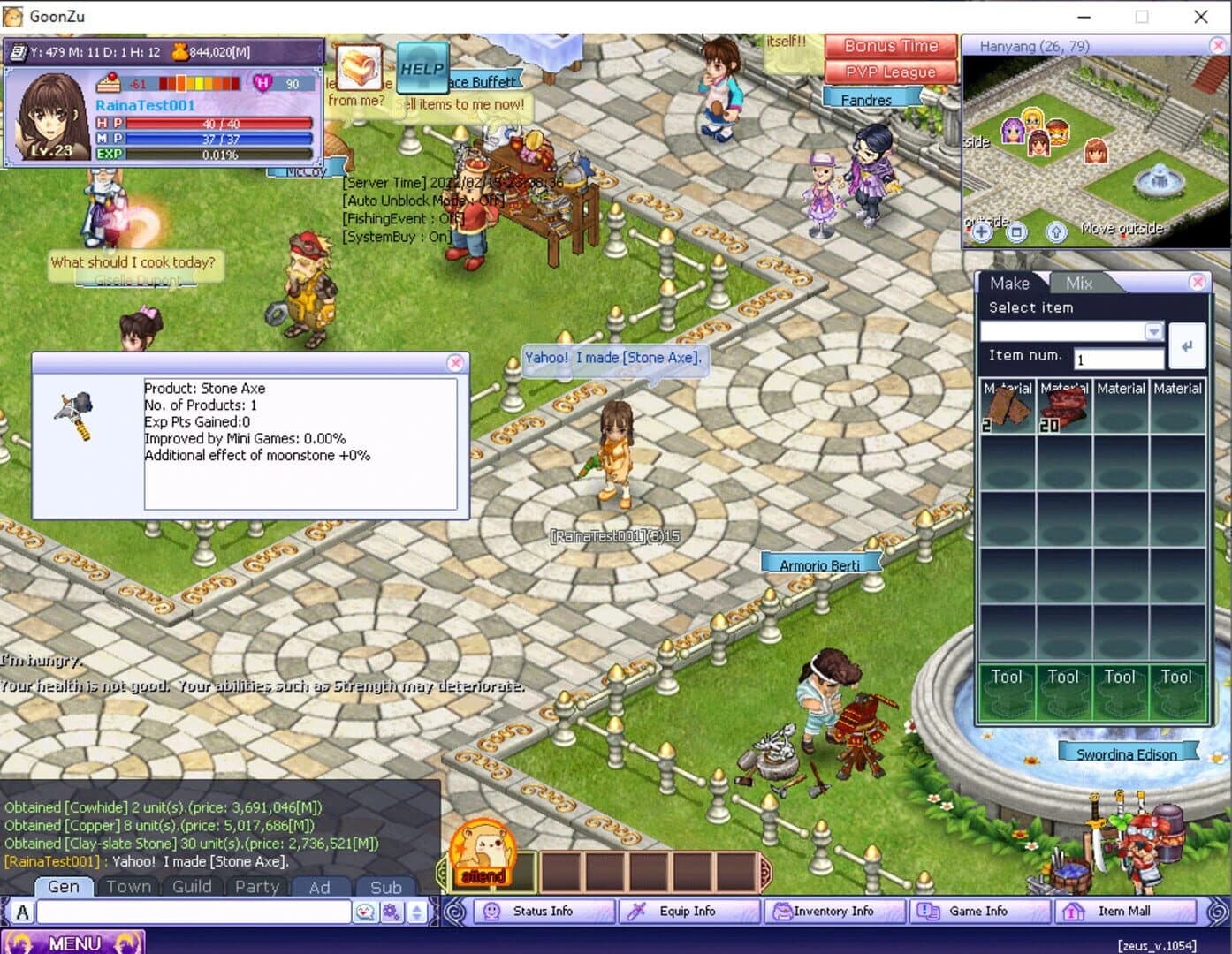Open the MENU button
Screen dimensions: 1232x954
75,942
